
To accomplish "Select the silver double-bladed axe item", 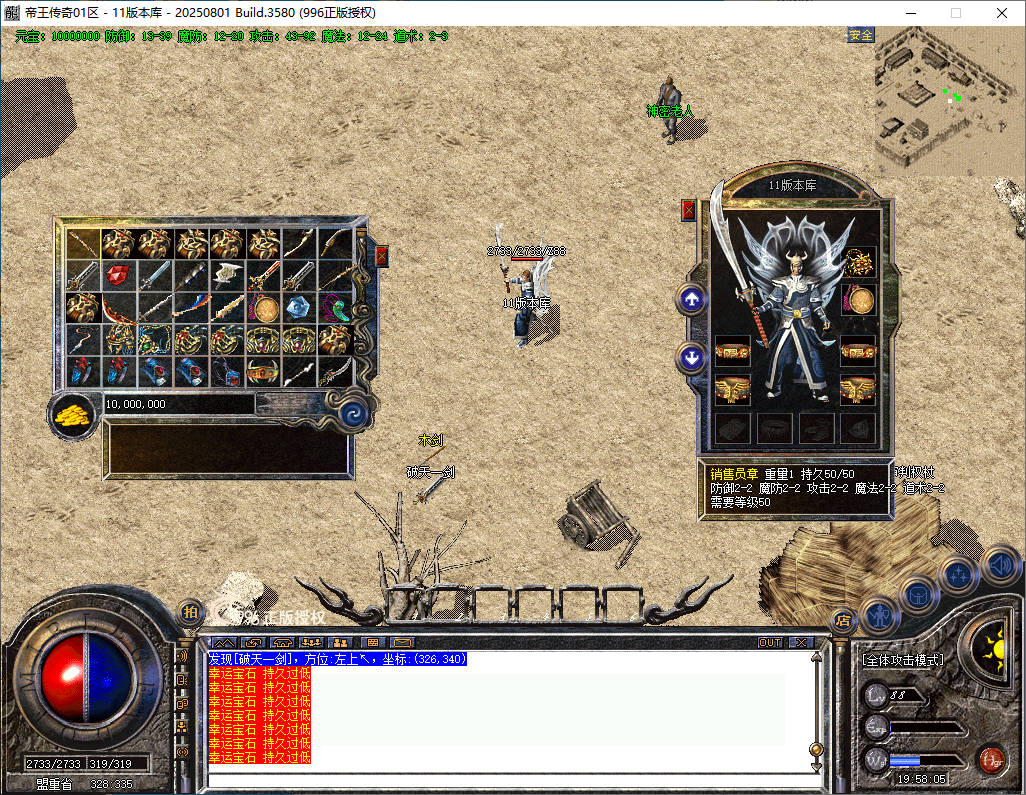I will 228,275.
